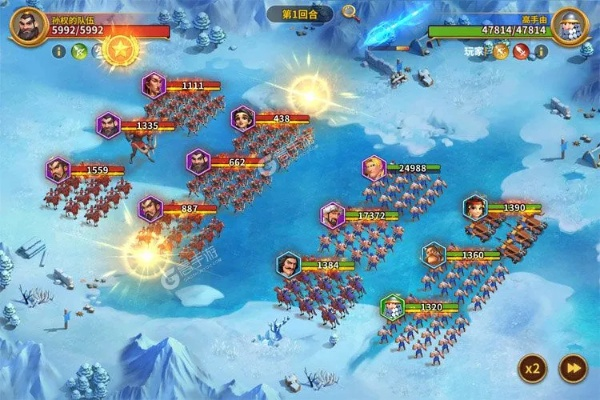Image resolution: width=600 pixels, height=400 pixels.
Task: Show left team info via the "i" icon
Action: (57, 52)
